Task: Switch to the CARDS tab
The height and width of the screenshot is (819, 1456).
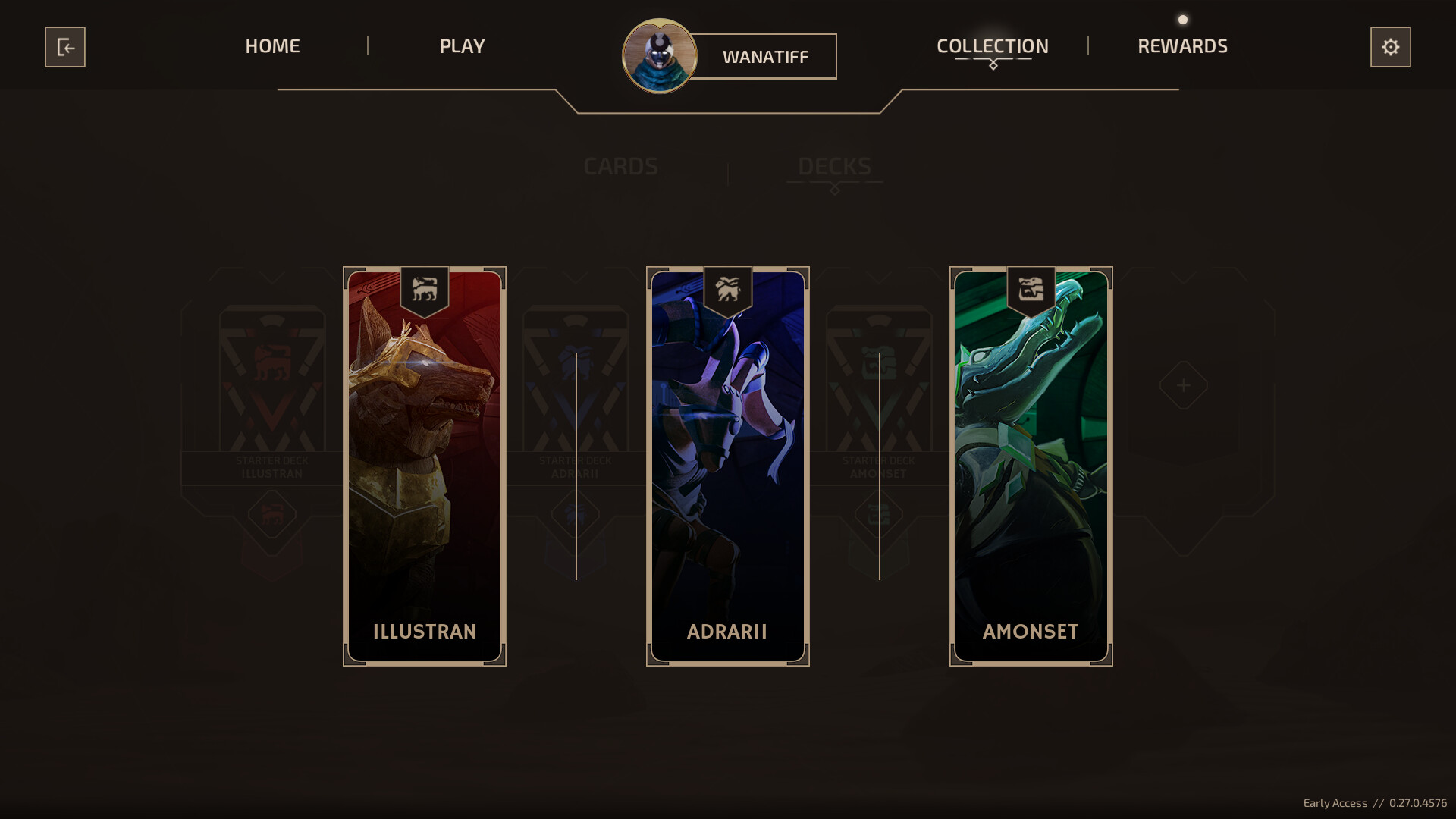Action: tap(620, 167)
